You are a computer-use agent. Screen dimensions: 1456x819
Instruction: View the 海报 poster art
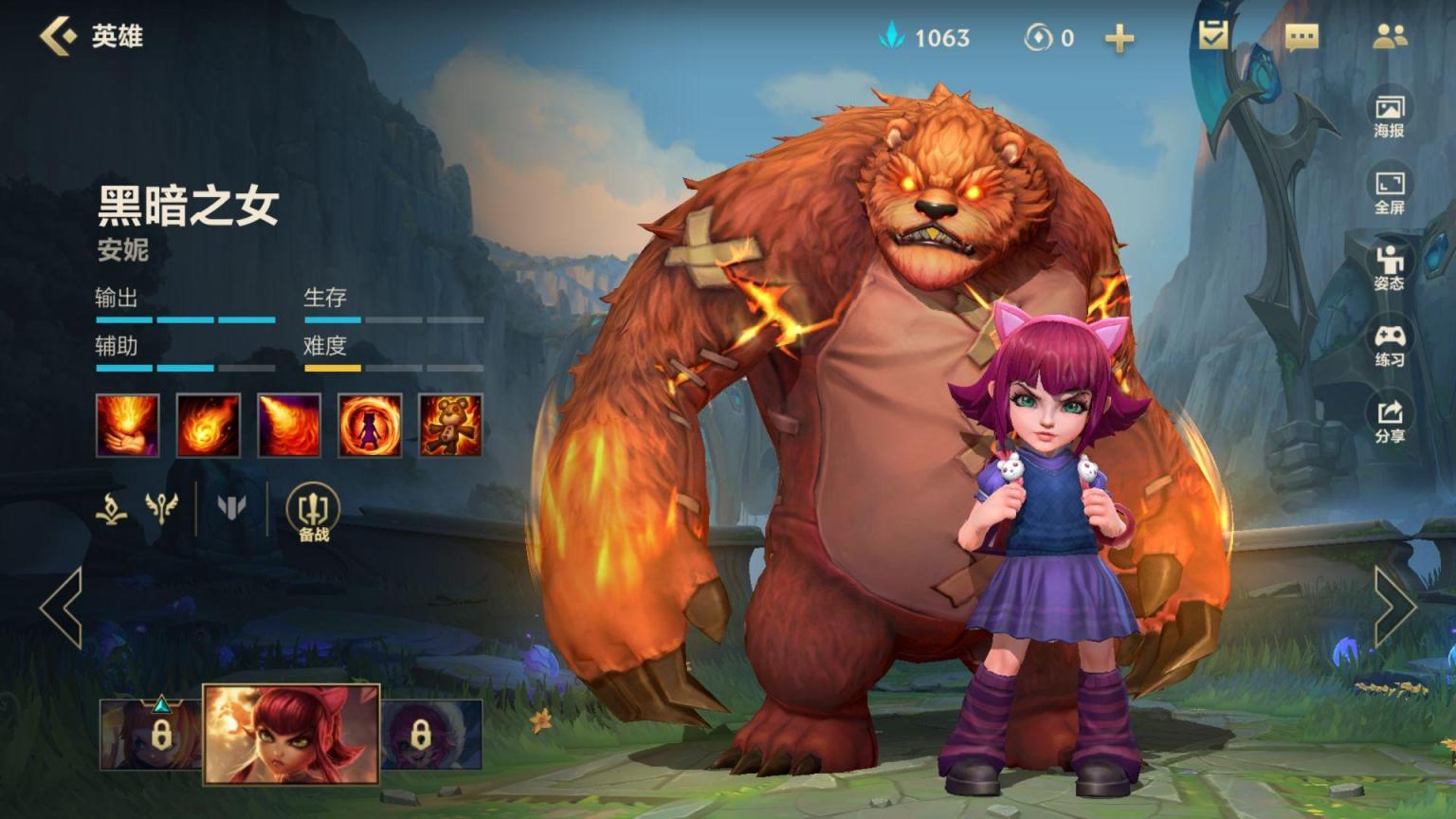coord(1389,115)
